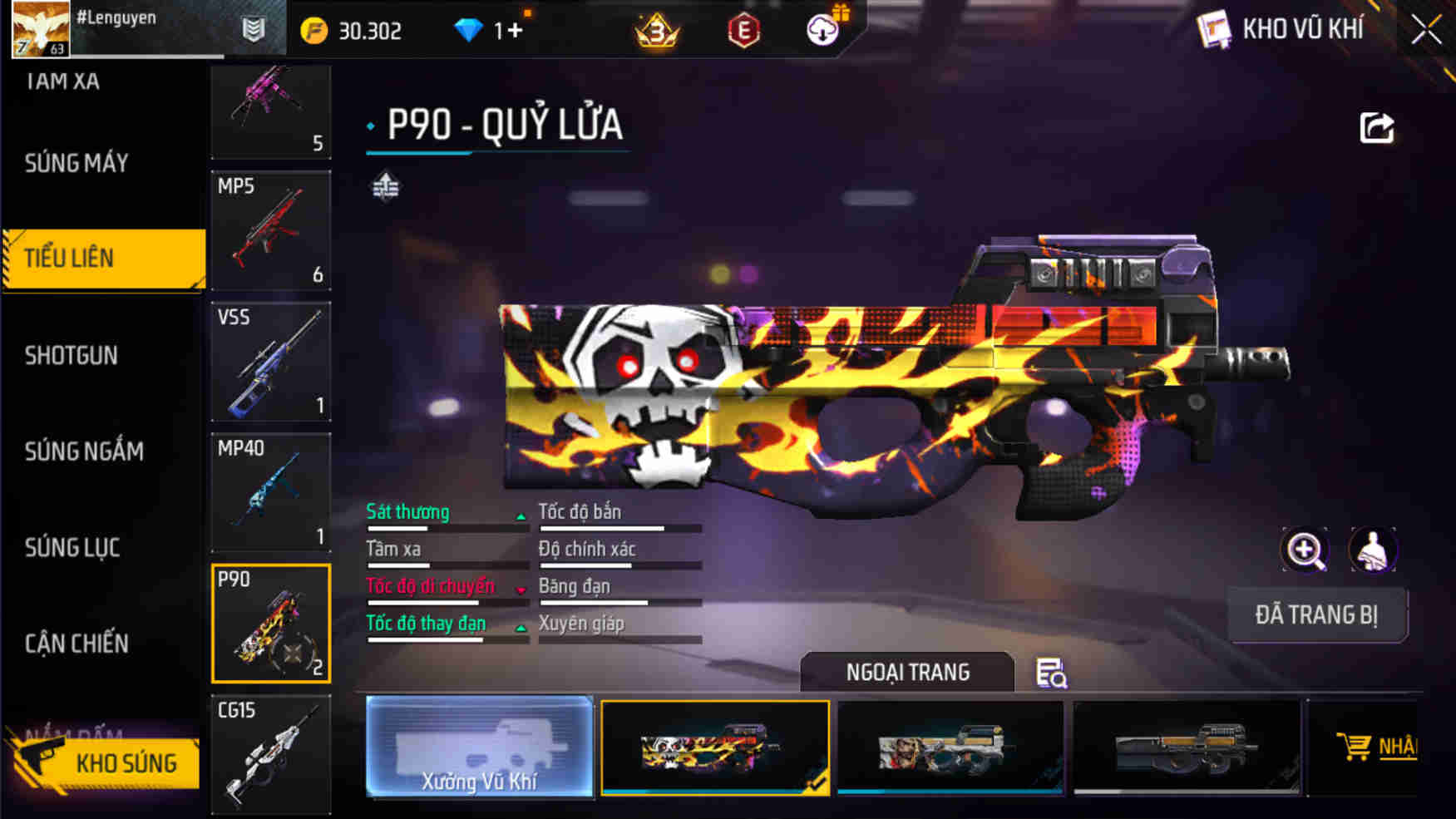Open the gift download cloud icon
The image size is (1456, 819).
[x=822, y=28]
